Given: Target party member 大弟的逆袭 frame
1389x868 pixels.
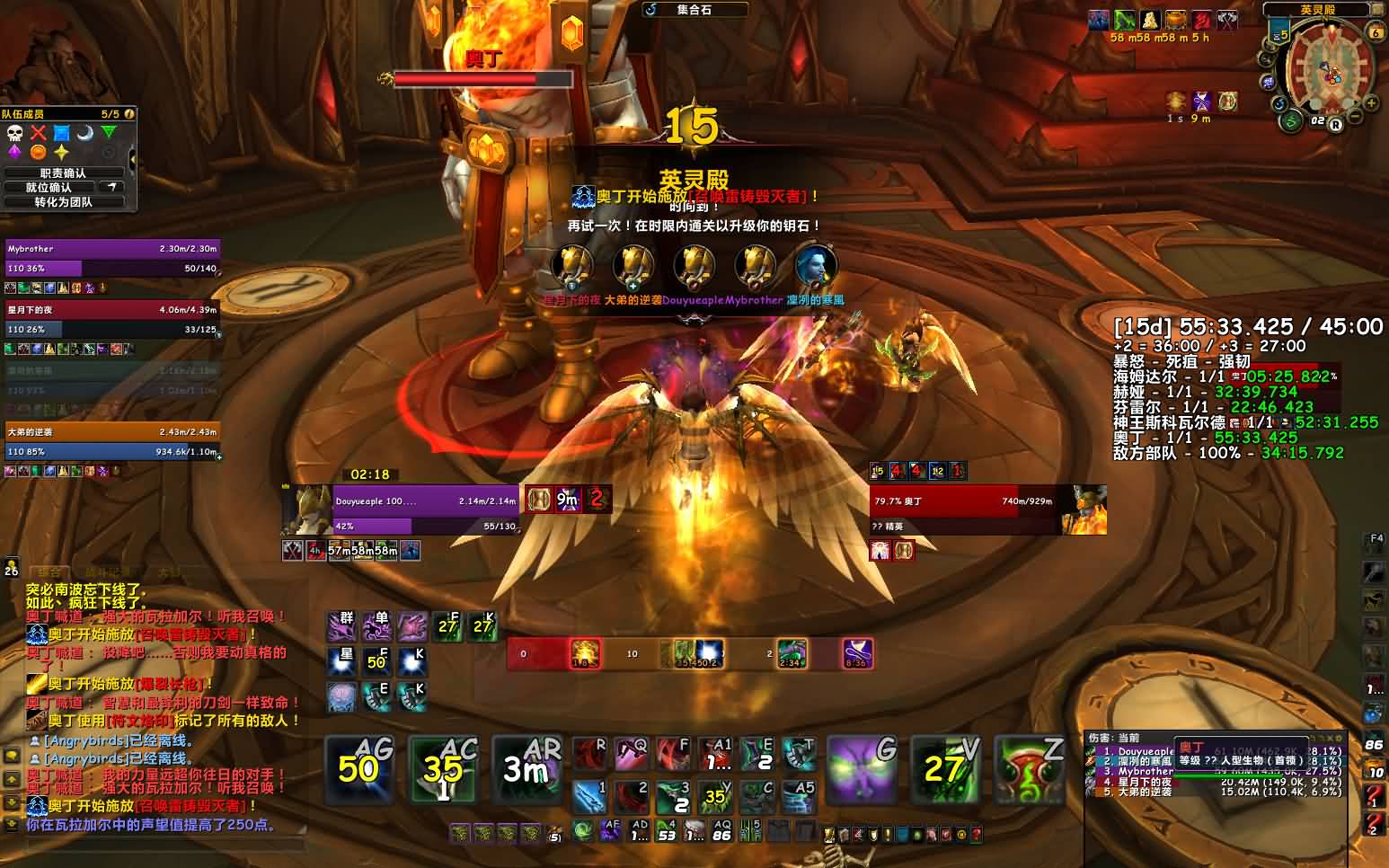Looking at the screenshot, I should pyautogui.click(x=112, y=441).
